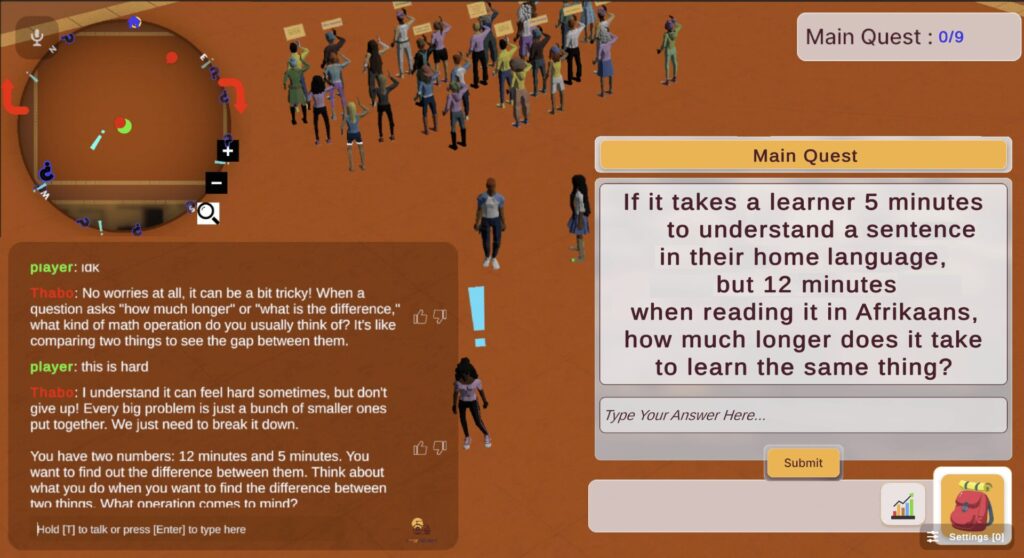This screenshot has height=558, width=1024.
Task: Give thumbs down to Thabo's latest message
Action: (440, 448)
